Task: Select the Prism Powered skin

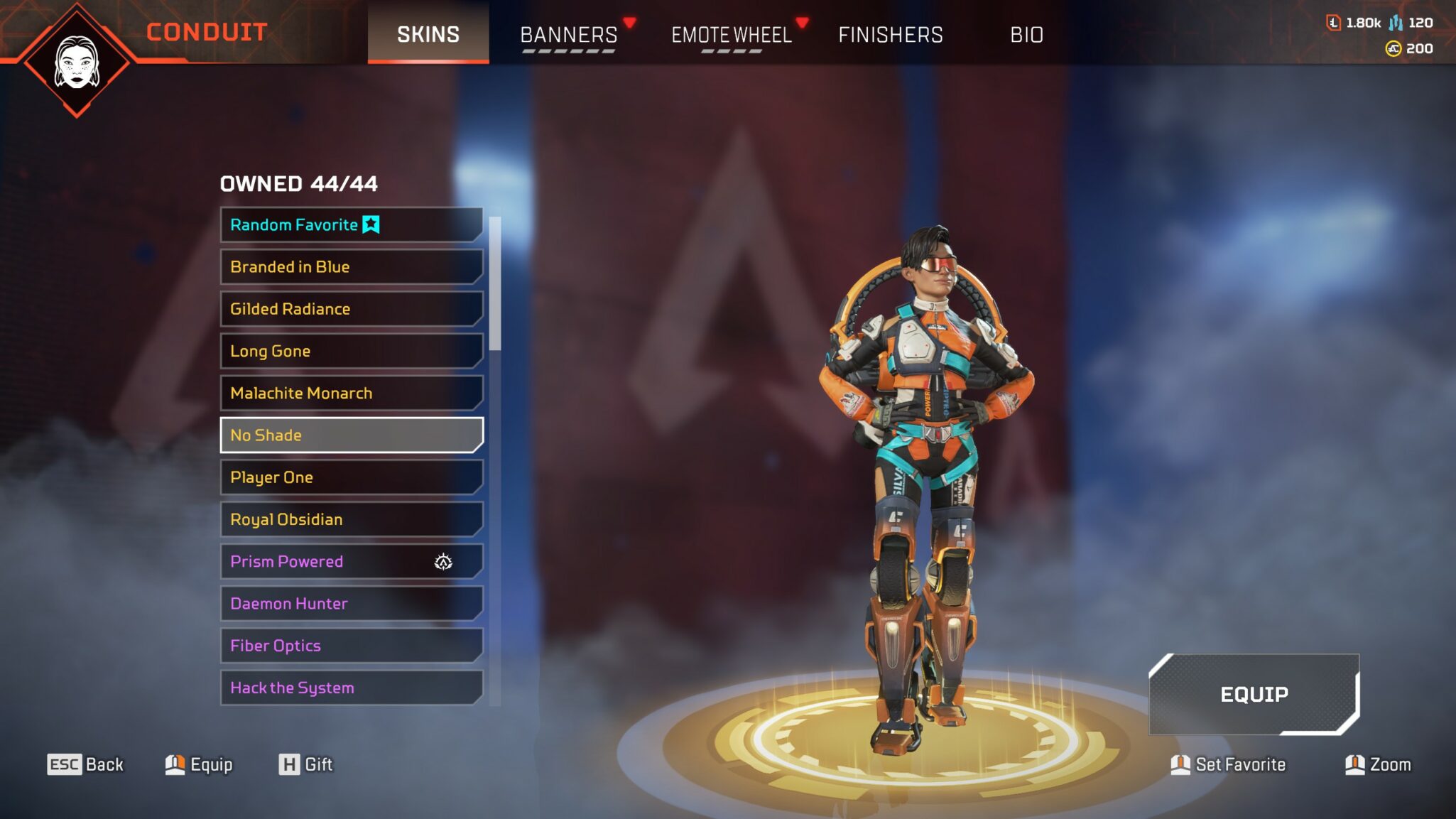Action: [351, 561]
